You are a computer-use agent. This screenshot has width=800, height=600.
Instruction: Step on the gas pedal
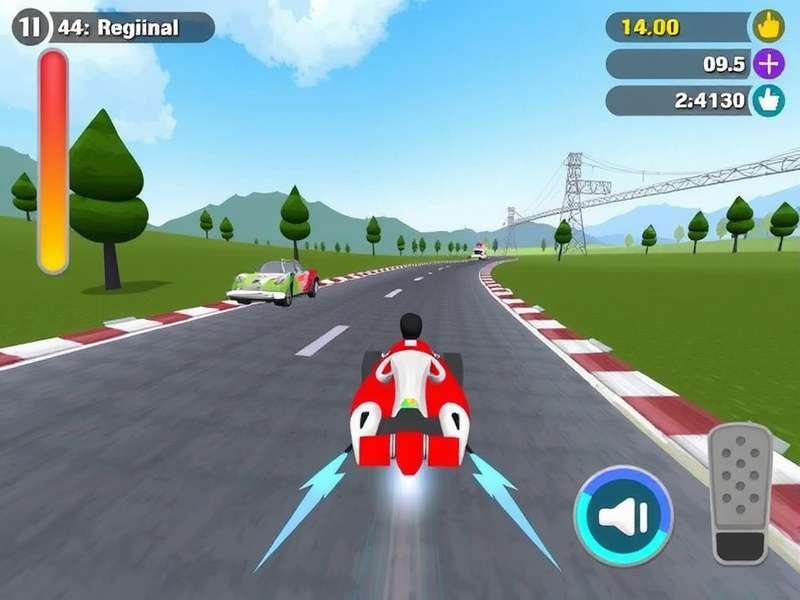741,493
